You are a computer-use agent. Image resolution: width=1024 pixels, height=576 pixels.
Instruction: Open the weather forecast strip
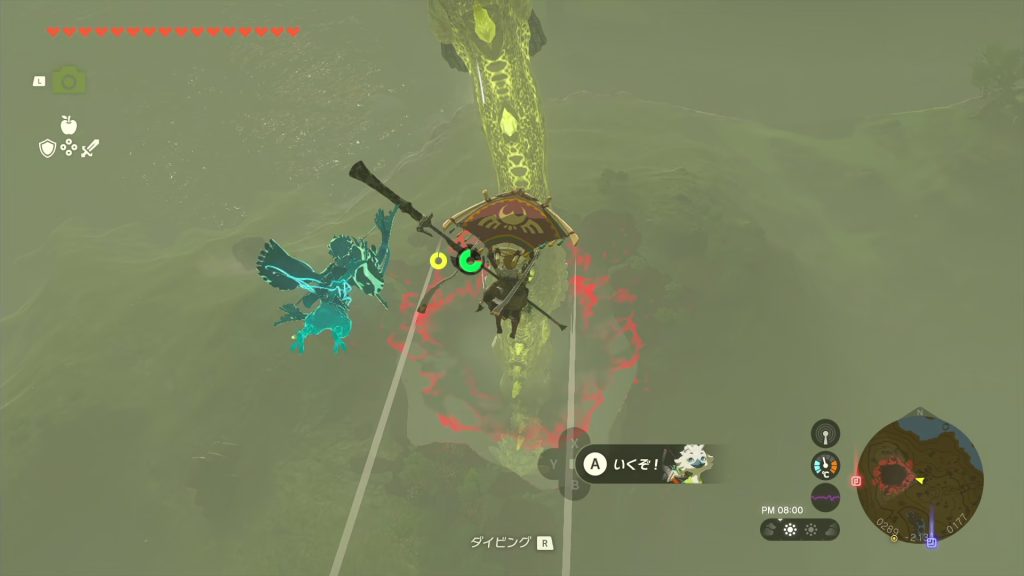pyautogui.click(x=800, y=529)
